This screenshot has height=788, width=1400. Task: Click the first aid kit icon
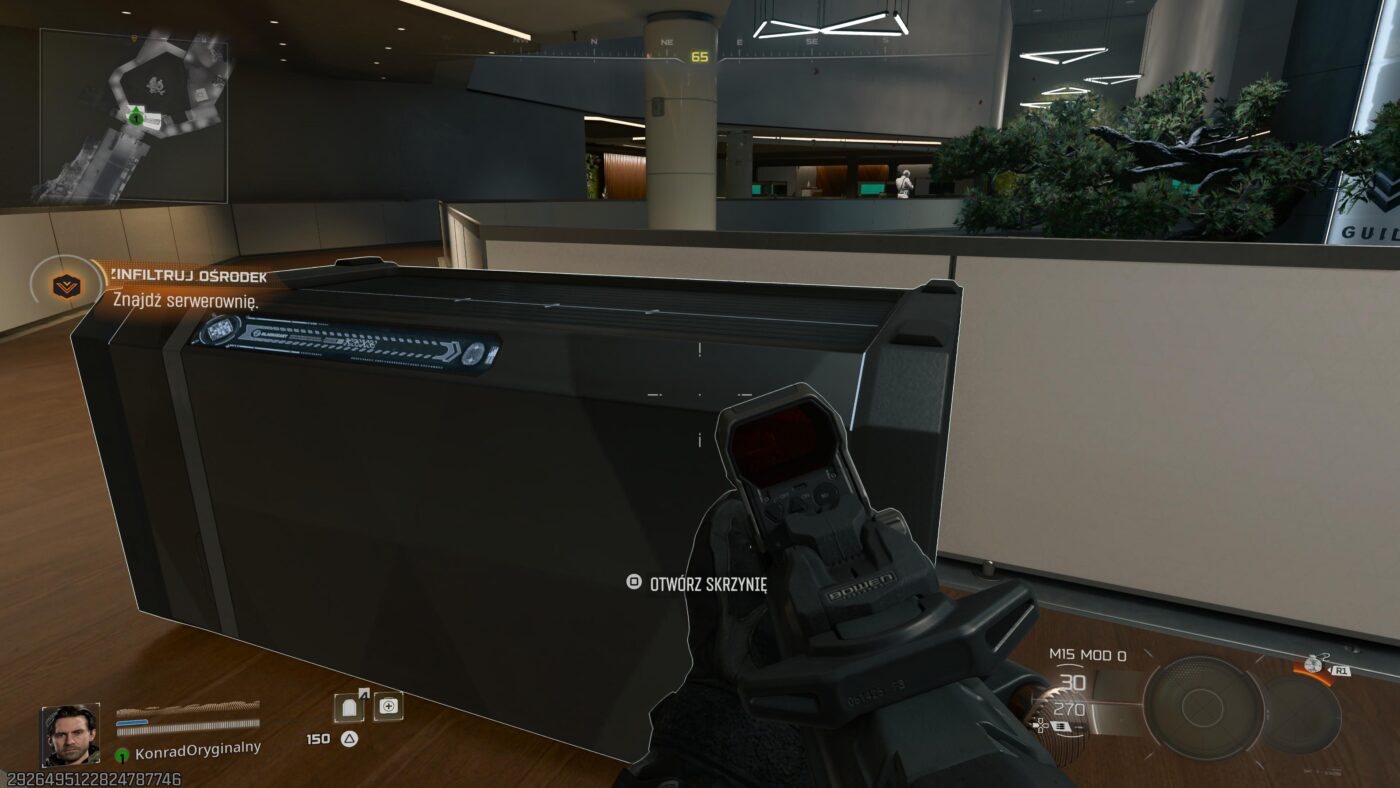389,706
